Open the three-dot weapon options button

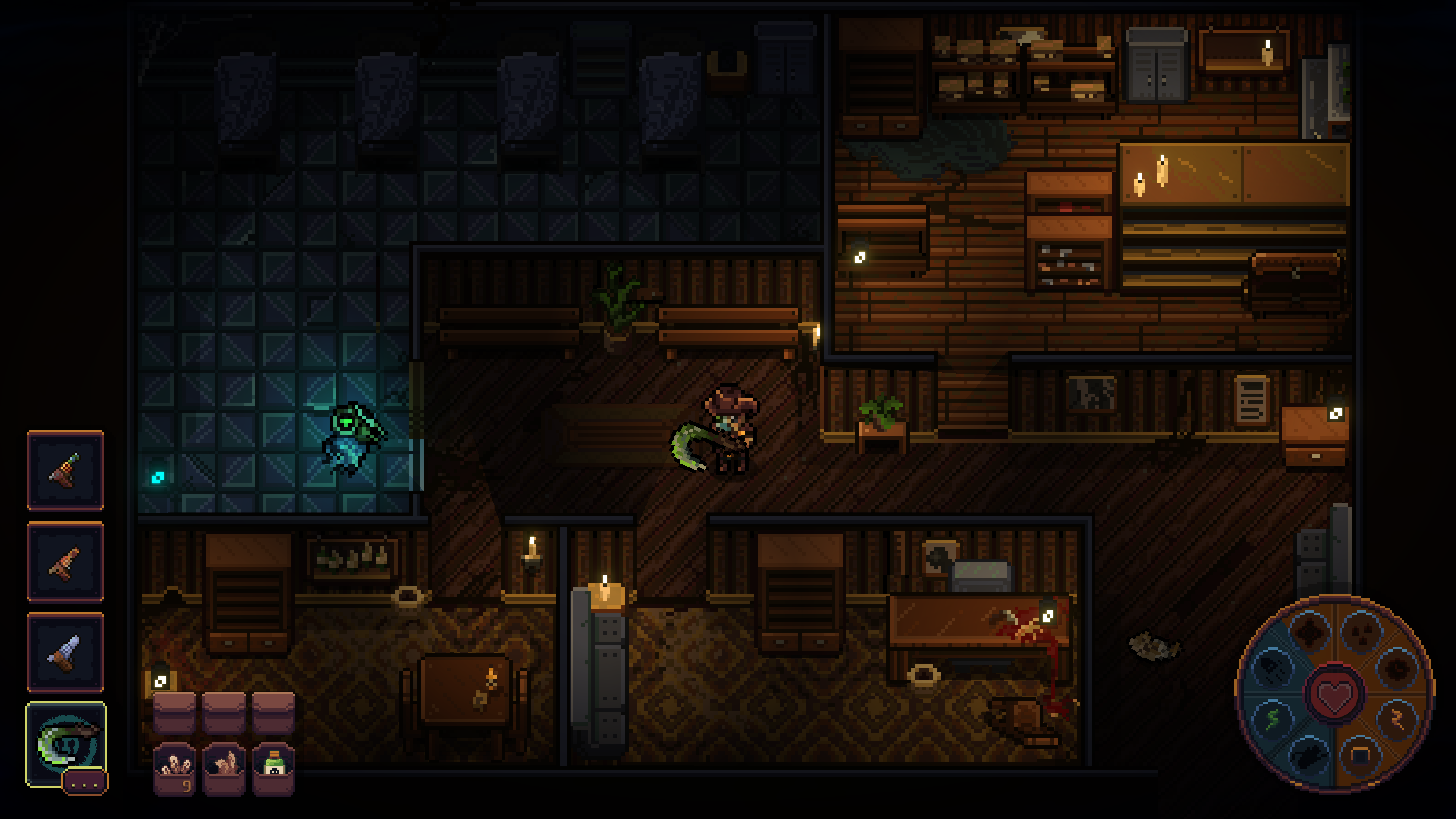[x=84, y=782]
